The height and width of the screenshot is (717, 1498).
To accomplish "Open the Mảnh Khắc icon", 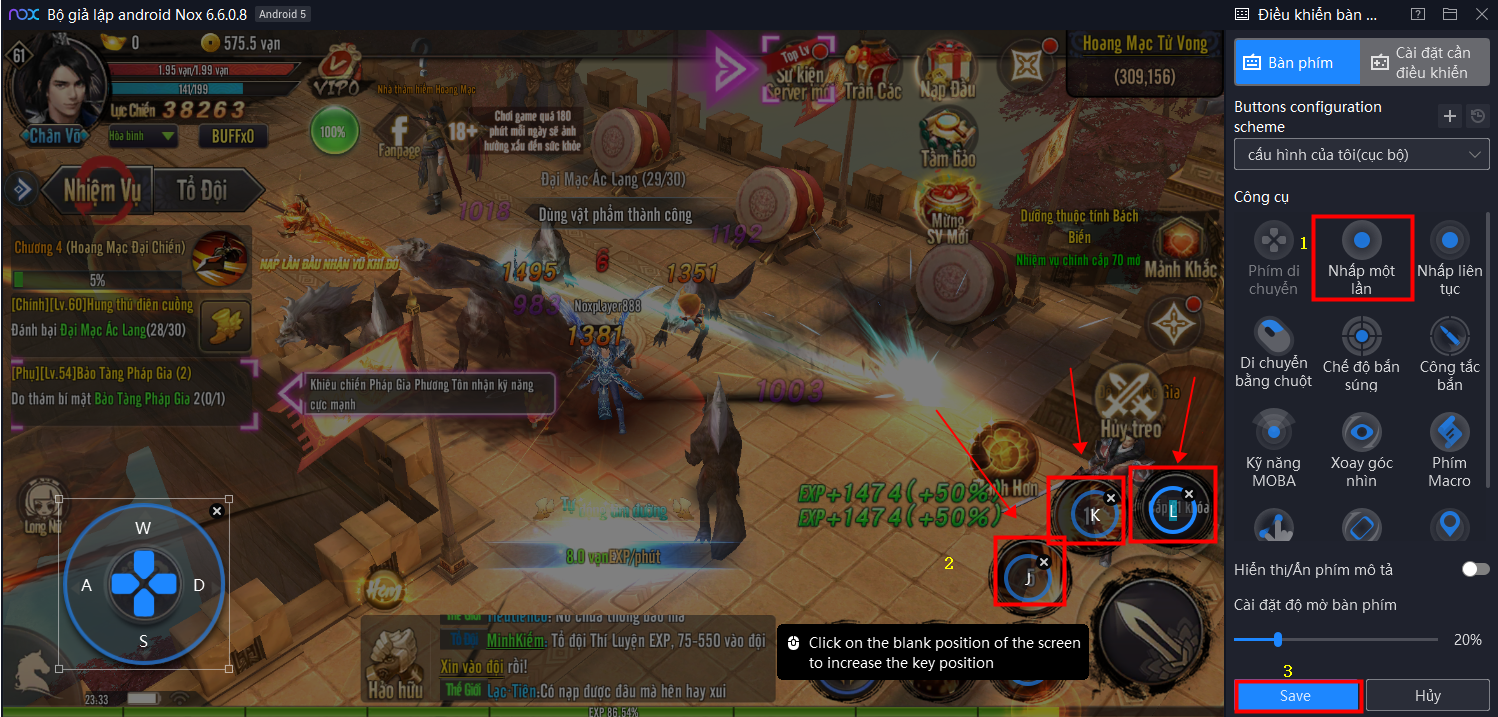I will pyautogui.click(x=1180, y=250).
